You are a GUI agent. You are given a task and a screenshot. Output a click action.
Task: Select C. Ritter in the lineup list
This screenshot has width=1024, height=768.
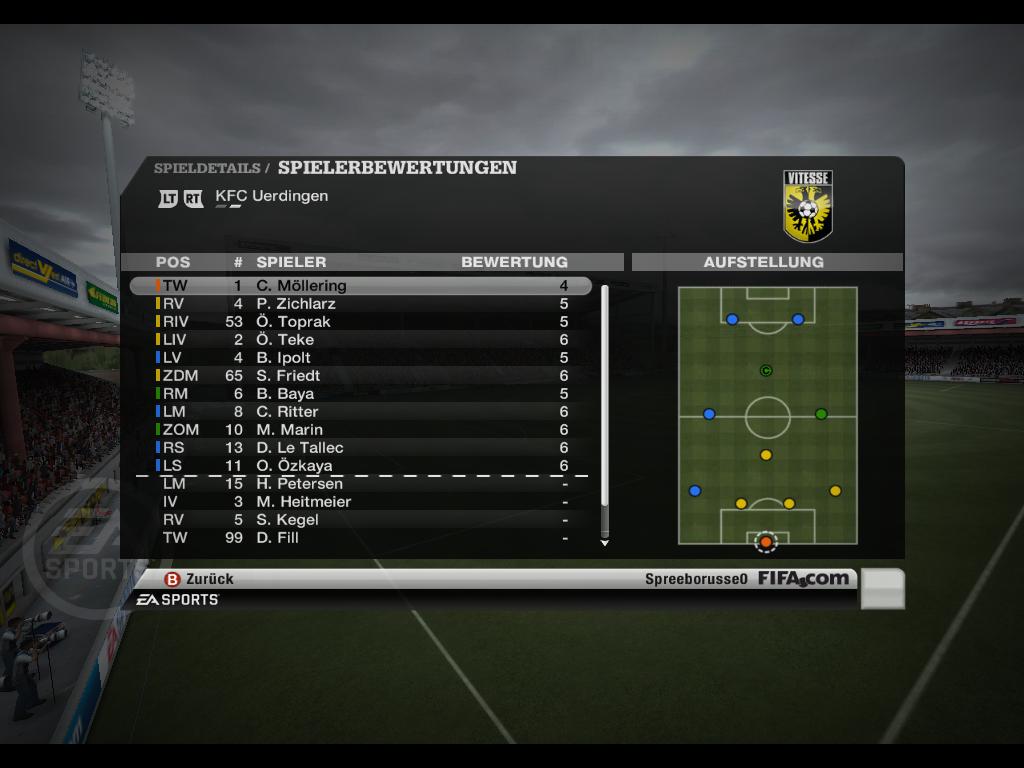(x=360, y=412)
